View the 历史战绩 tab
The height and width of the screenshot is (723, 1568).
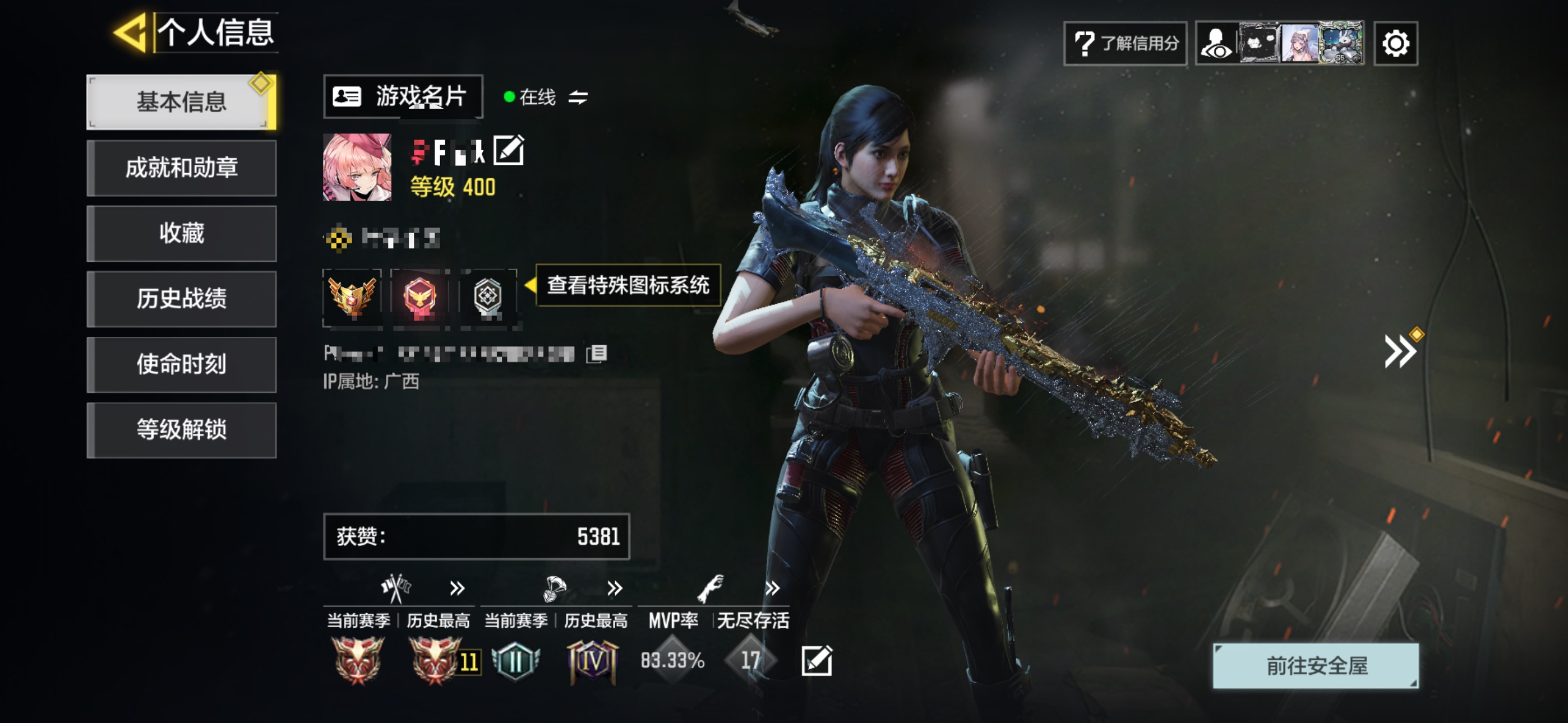point(181,299)
